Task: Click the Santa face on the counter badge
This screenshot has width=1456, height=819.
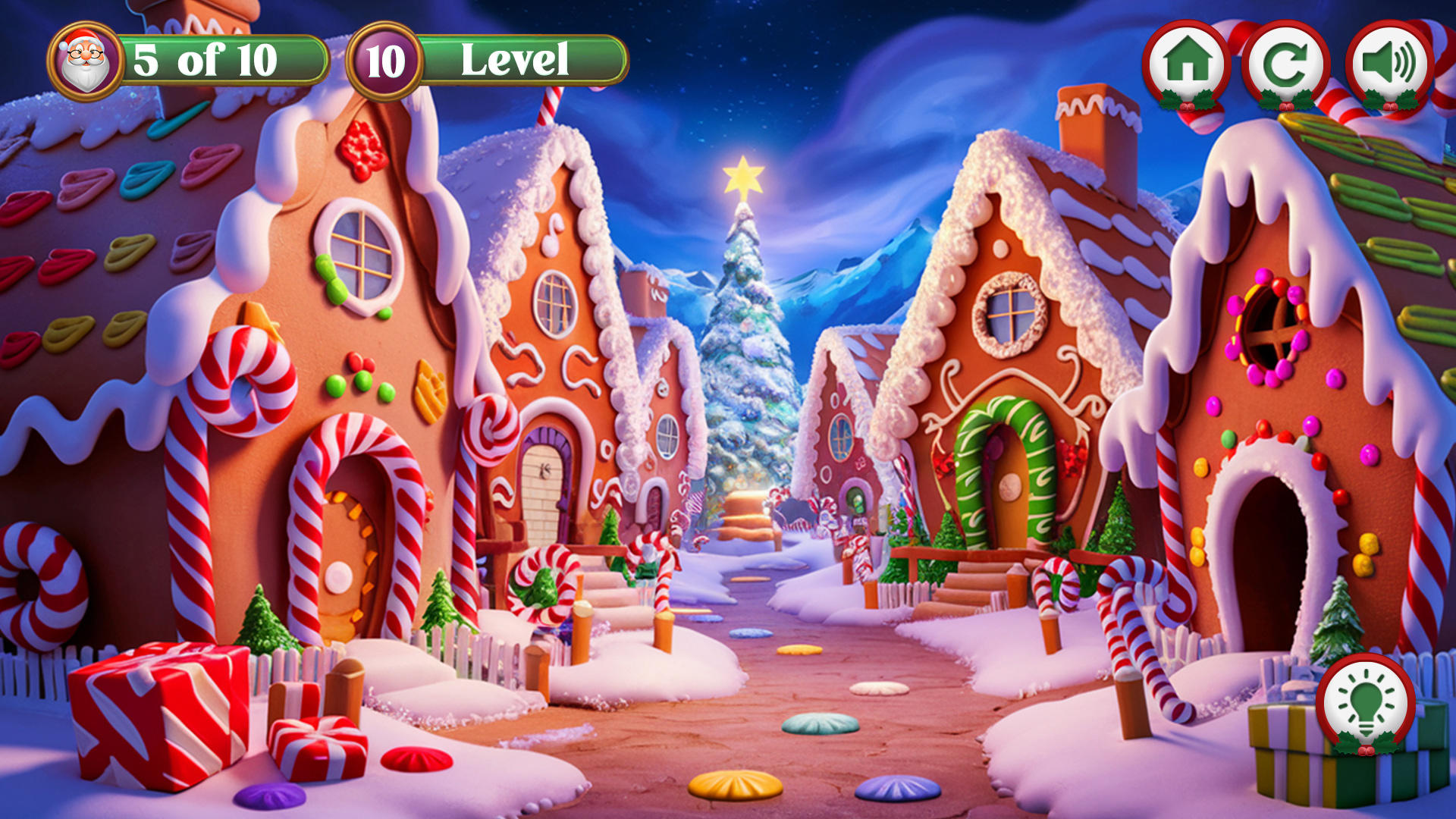Action: [85, 61]
